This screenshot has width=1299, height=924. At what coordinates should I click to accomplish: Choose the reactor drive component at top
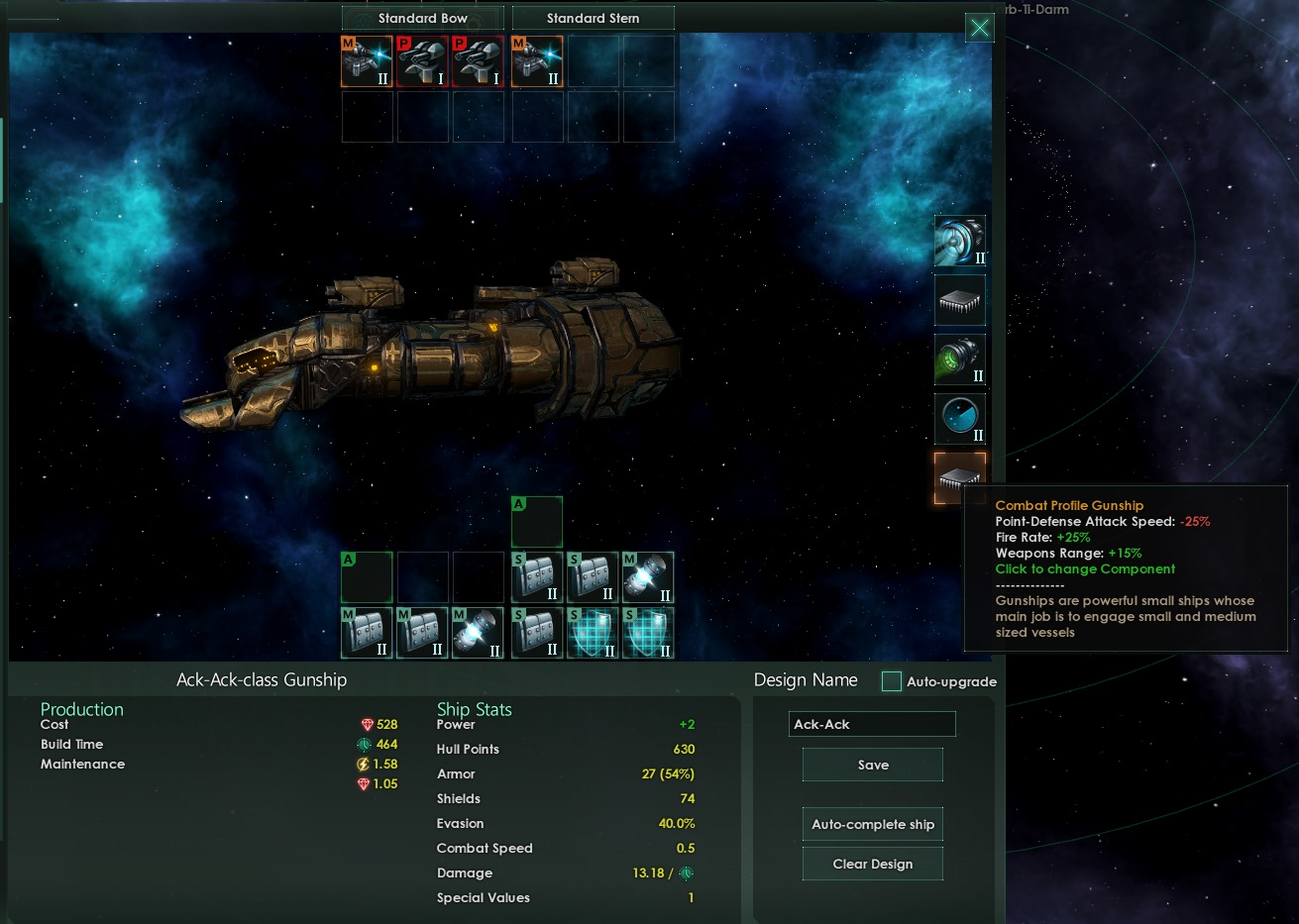959,242
